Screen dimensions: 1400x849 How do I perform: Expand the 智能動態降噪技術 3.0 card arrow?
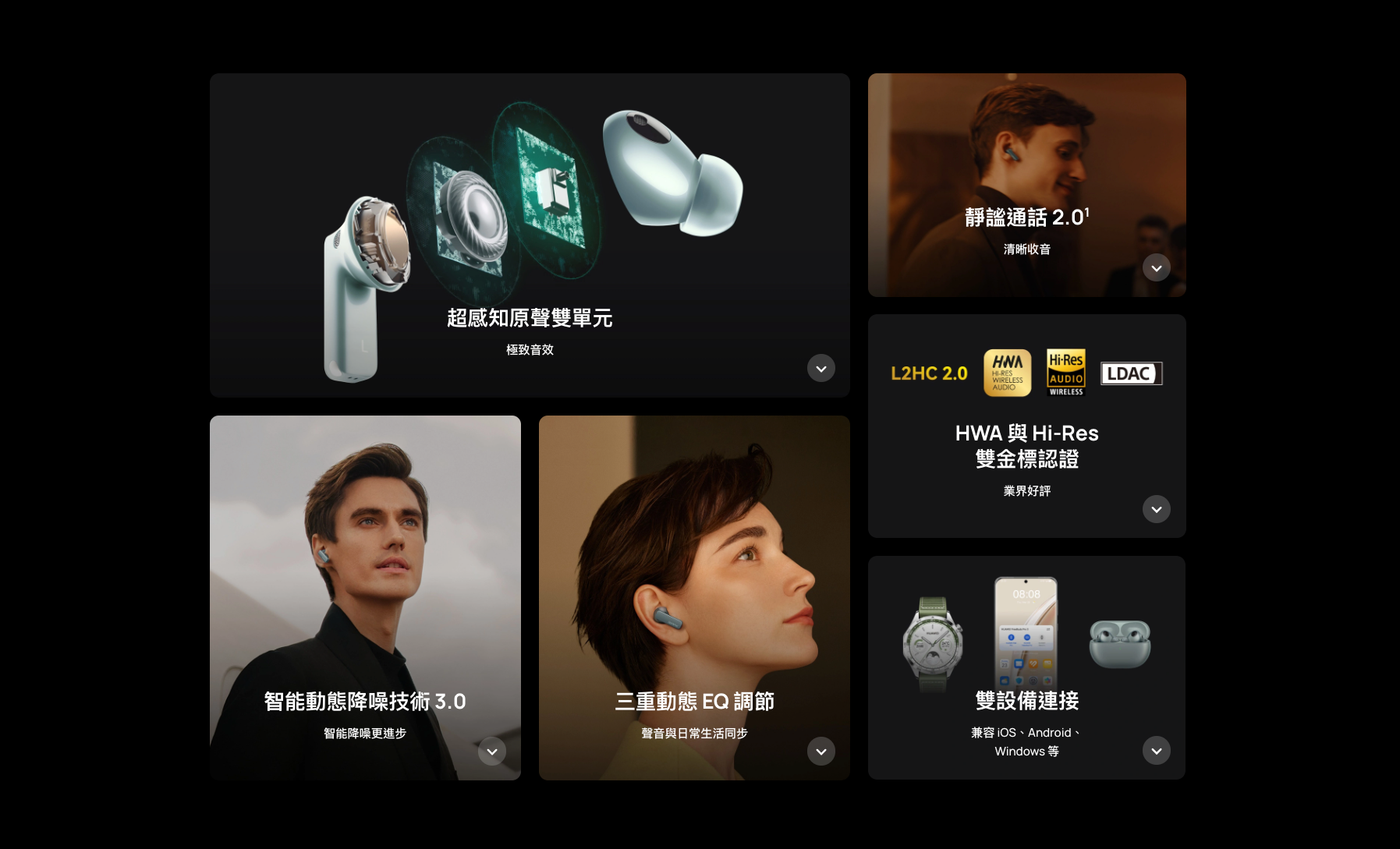(x=491, y=751)
